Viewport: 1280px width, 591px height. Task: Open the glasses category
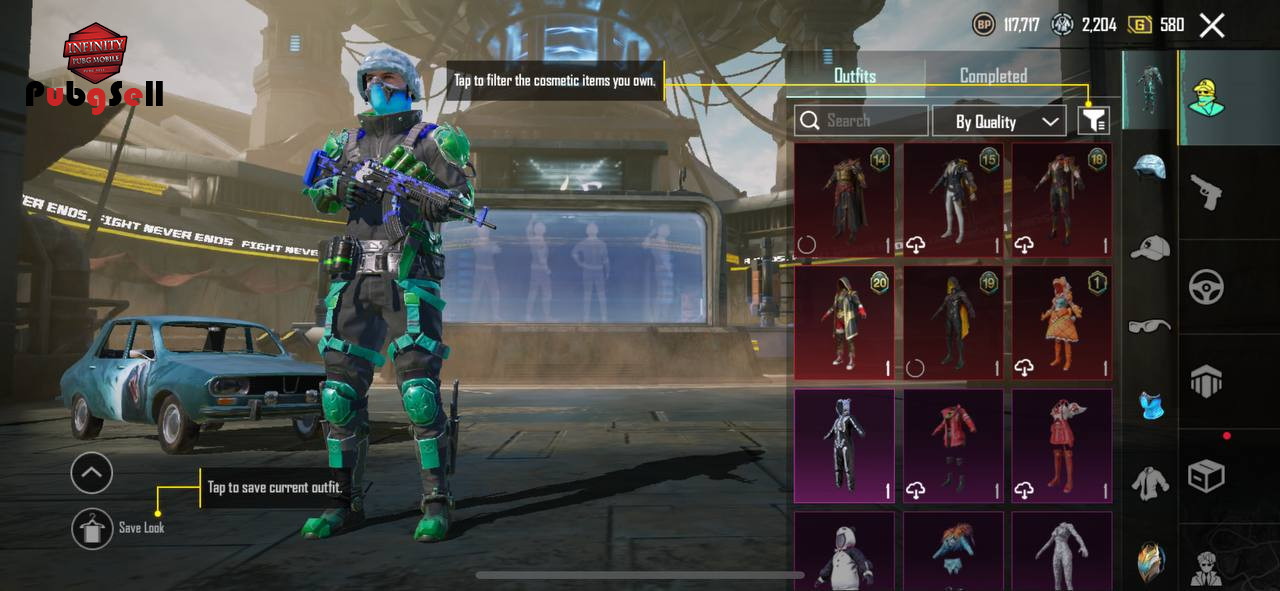tap(1150, 326)
